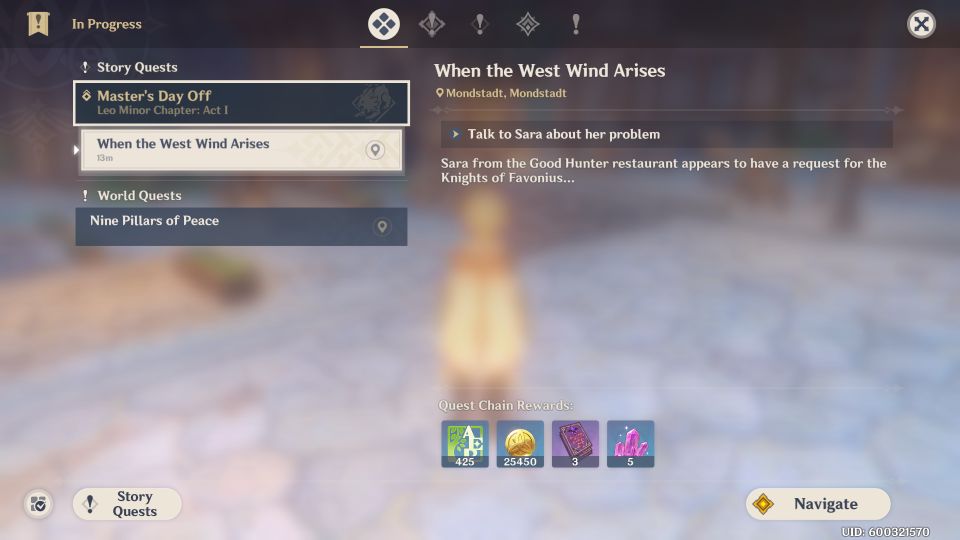Open the Story Quests button
This screenshot has height=540, width=960.
tap(127, 504)
